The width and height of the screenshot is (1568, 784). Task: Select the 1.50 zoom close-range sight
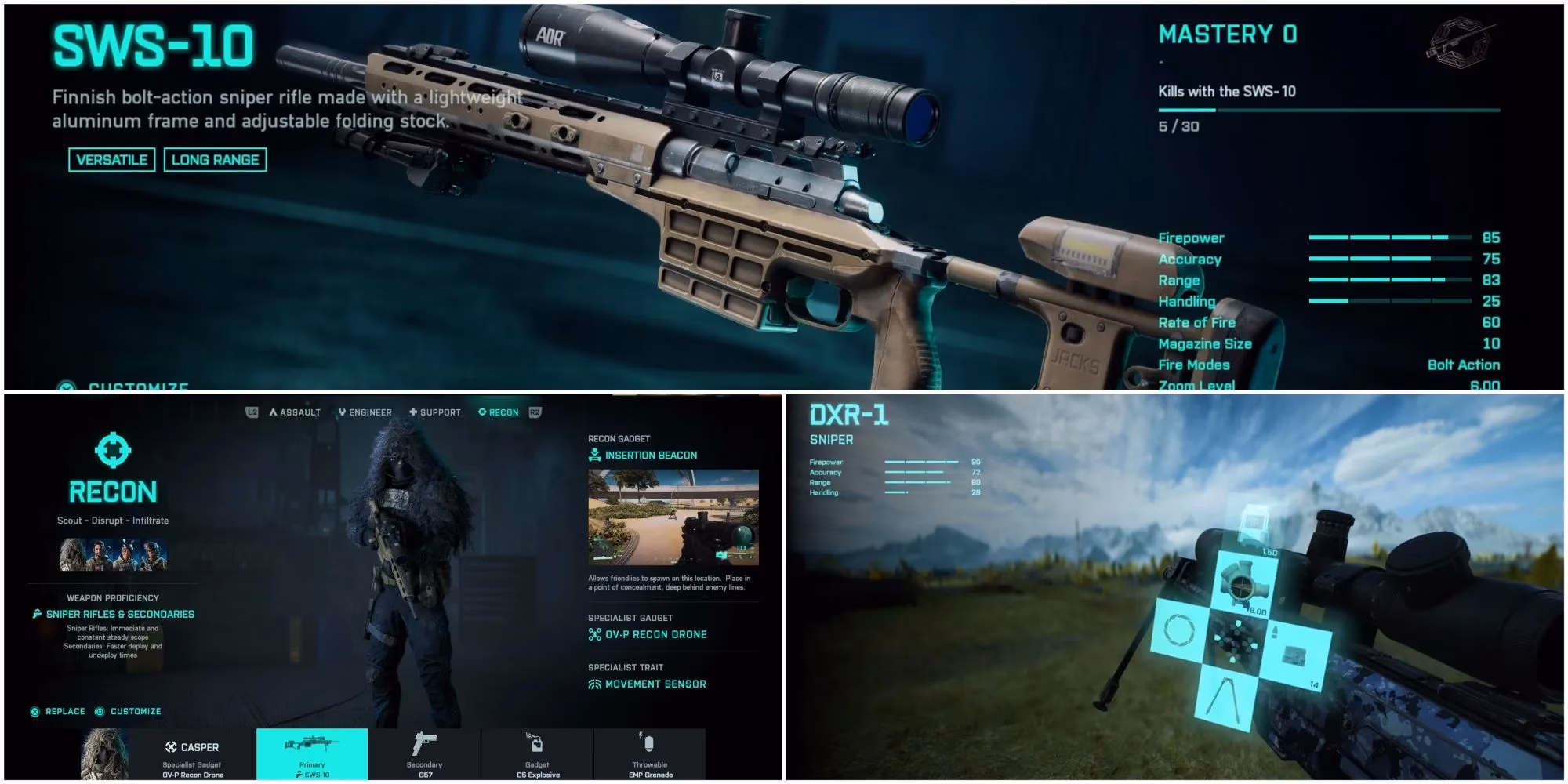point(1254,524)
